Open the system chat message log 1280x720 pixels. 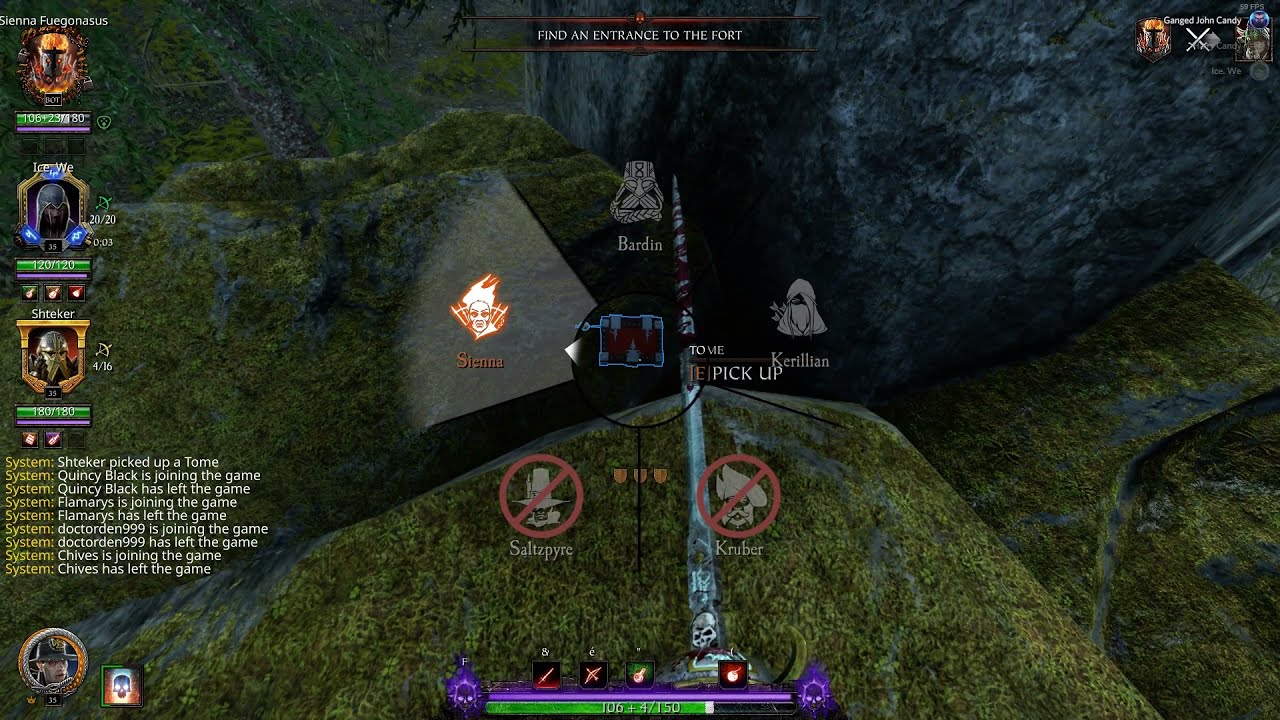[136, 515]
